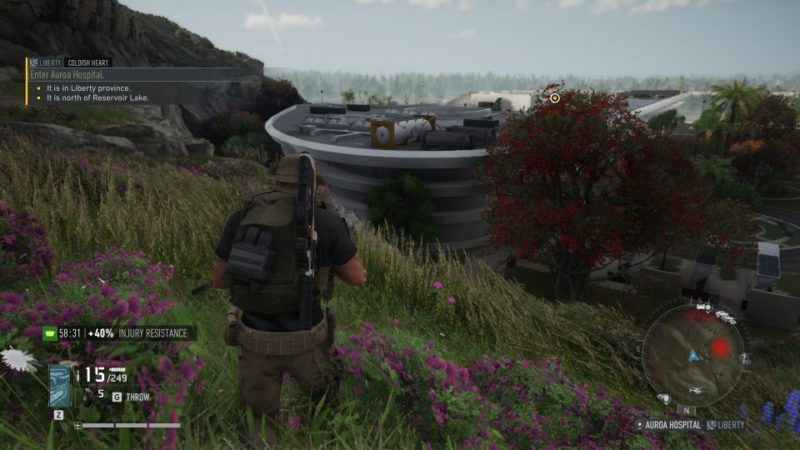Click the yellow objective marker above hospital
The width and height of the screenshot is (800, 450).
(555, 97)
